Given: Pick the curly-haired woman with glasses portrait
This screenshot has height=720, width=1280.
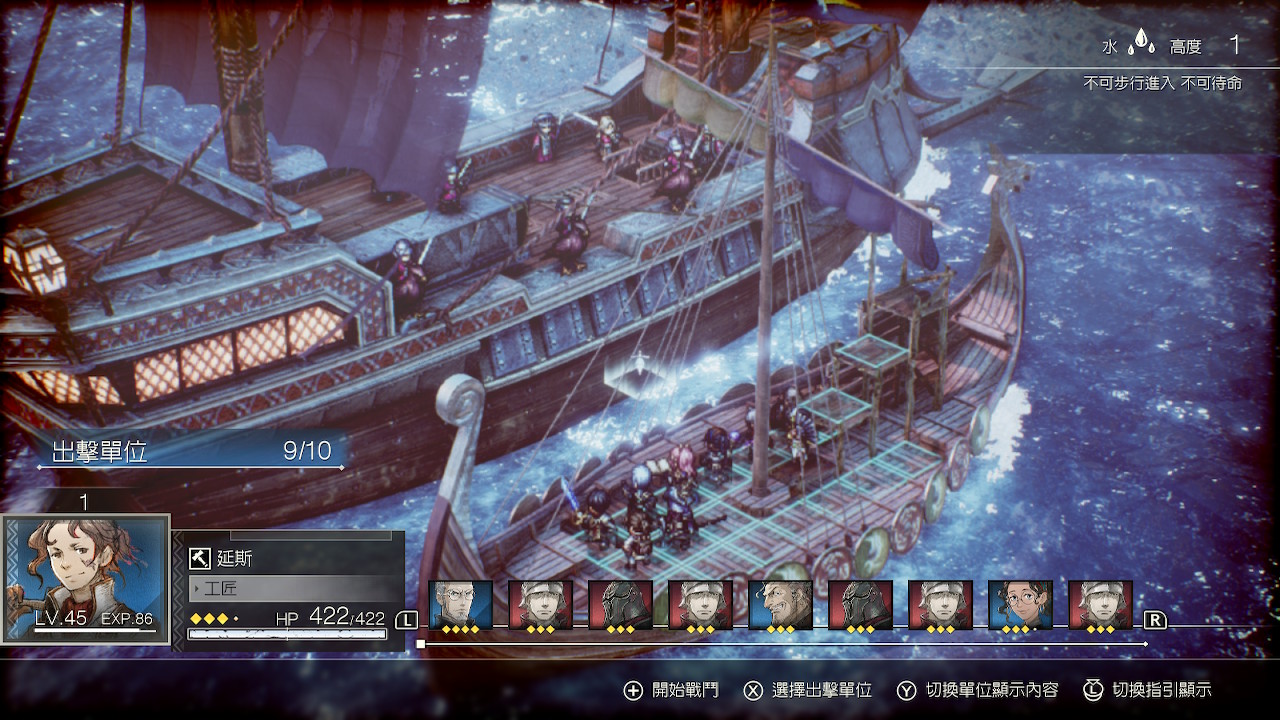Looking at the screenshot, I should click(1020, 605).
